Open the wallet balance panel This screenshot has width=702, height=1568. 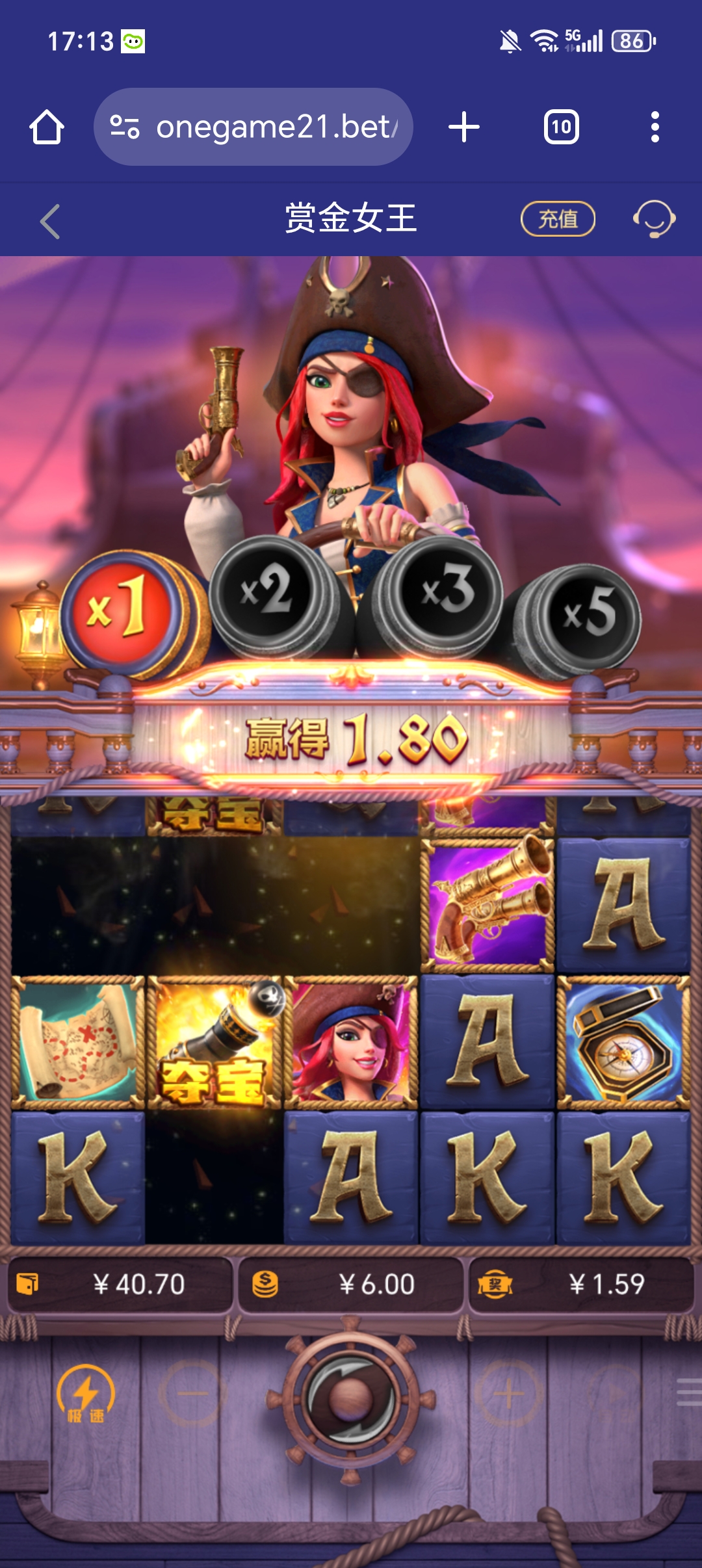120,1285
